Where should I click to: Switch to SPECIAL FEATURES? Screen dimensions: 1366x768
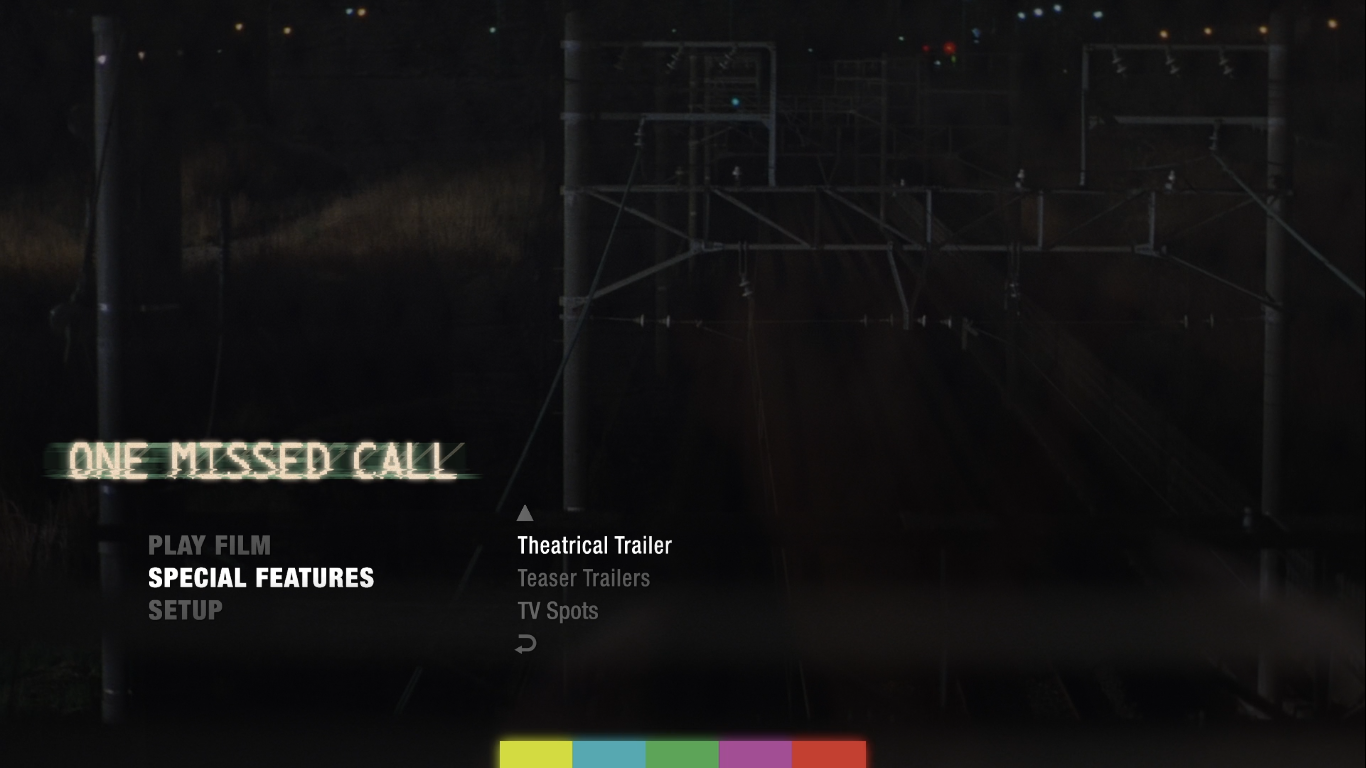coord(260,577)
